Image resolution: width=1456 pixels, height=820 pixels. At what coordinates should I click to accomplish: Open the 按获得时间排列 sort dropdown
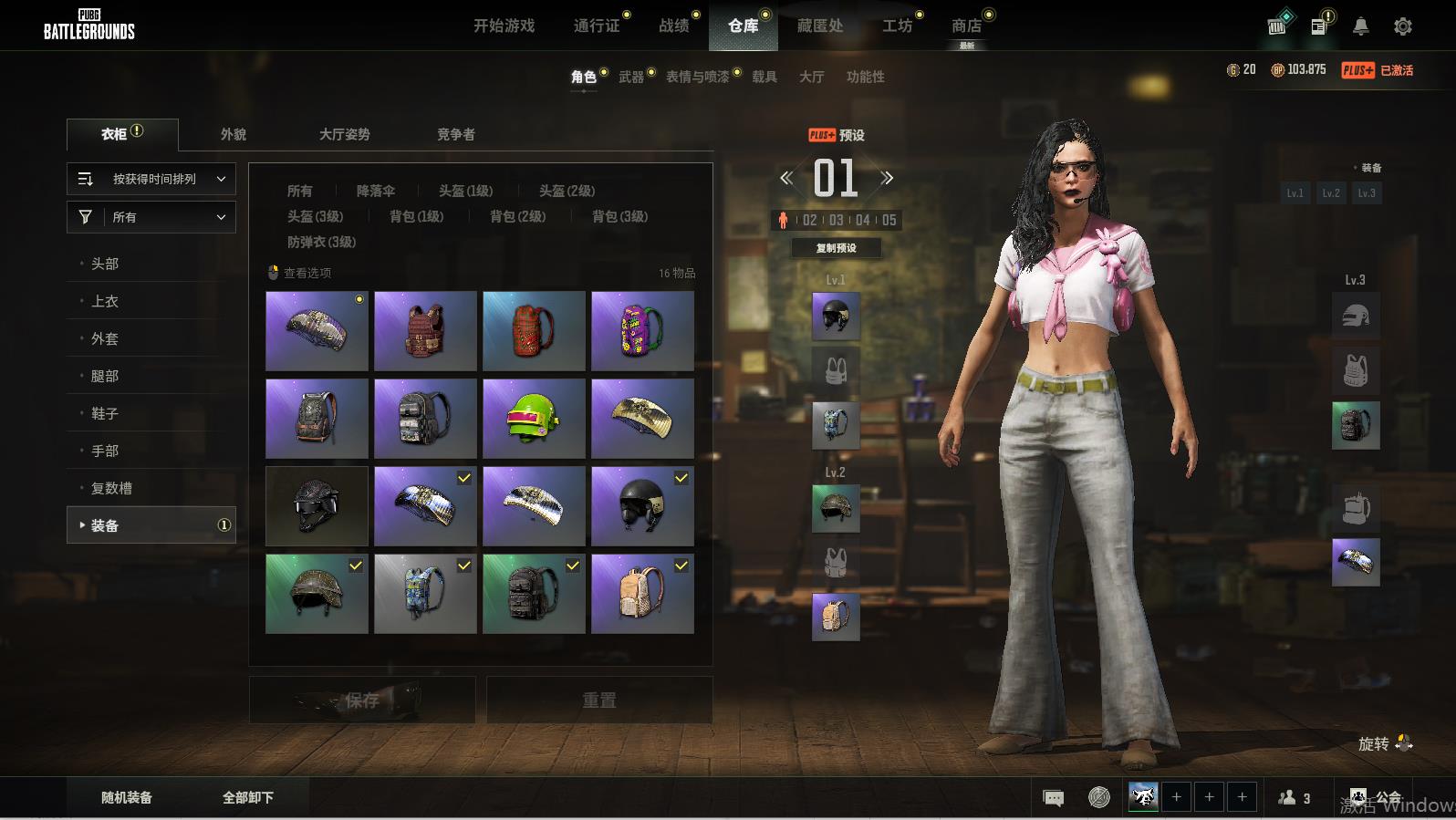coord(151,179)
